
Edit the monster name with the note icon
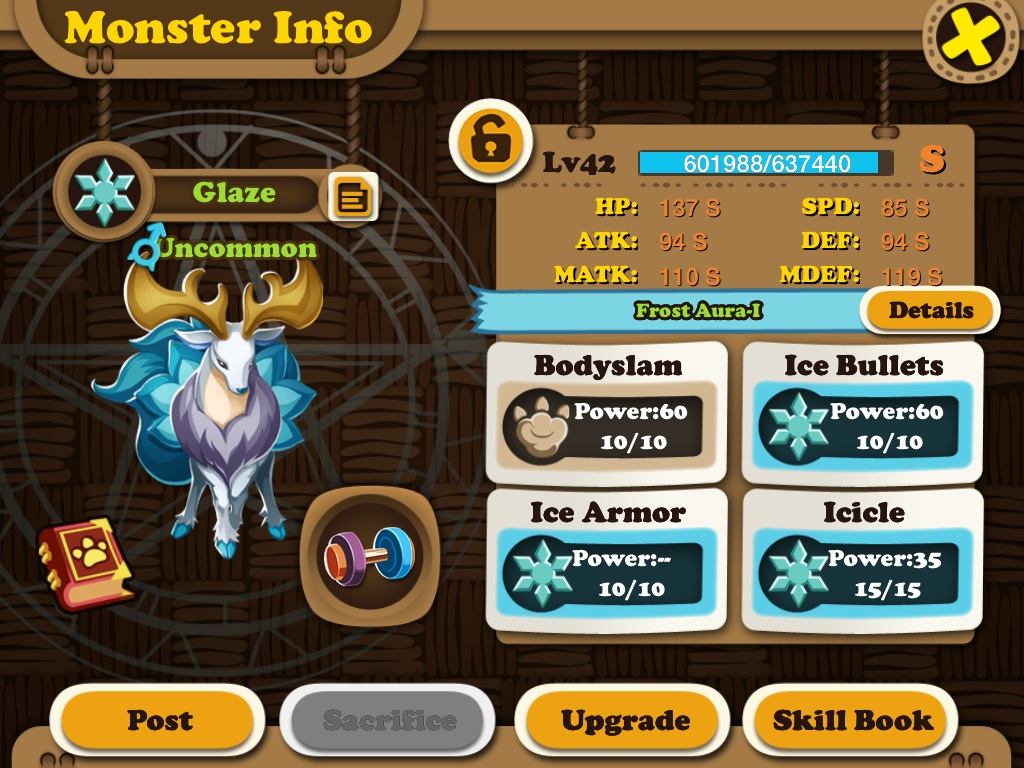click(x=353, y=197)
